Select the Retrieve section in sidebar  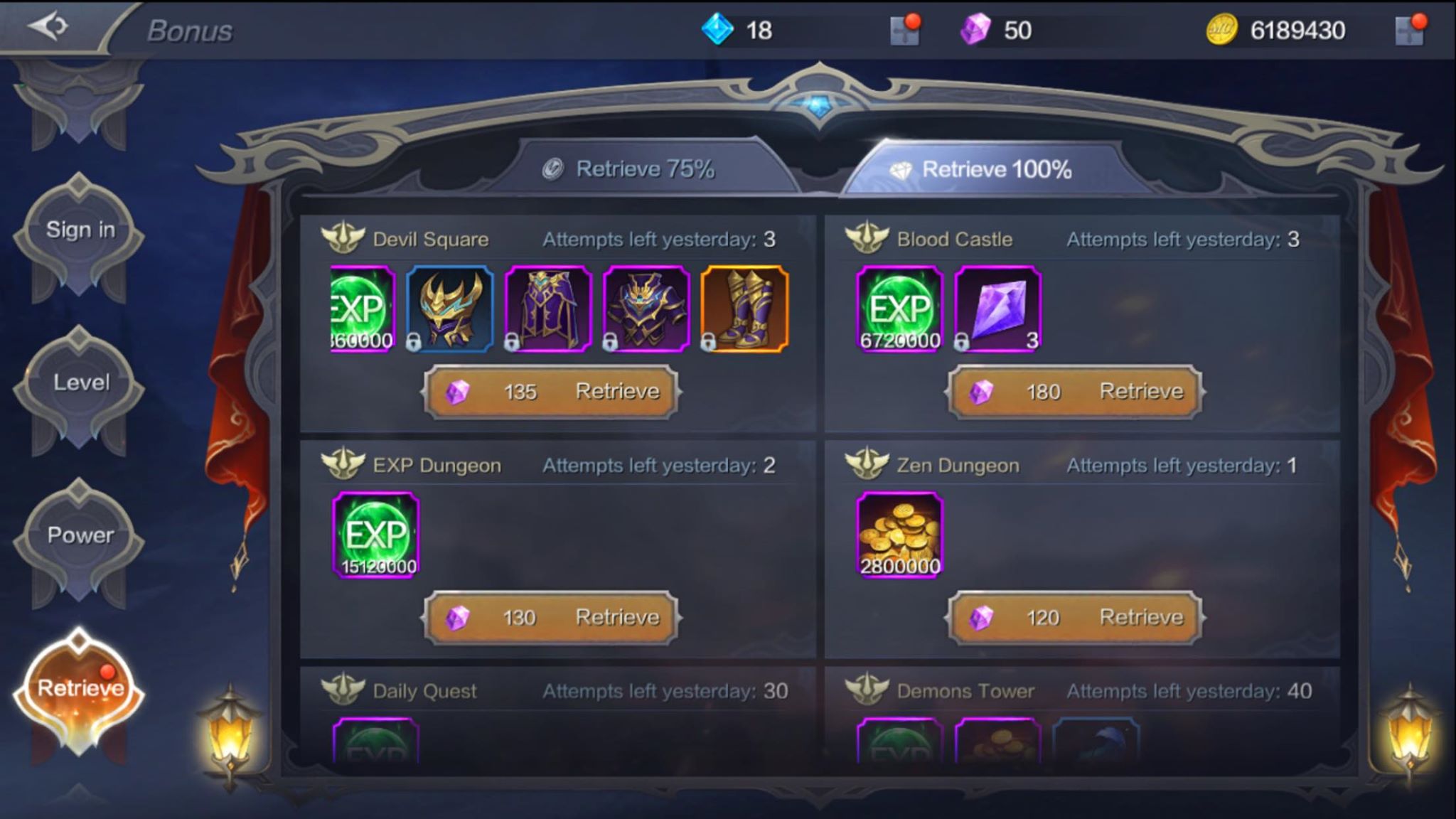[80, 687]
